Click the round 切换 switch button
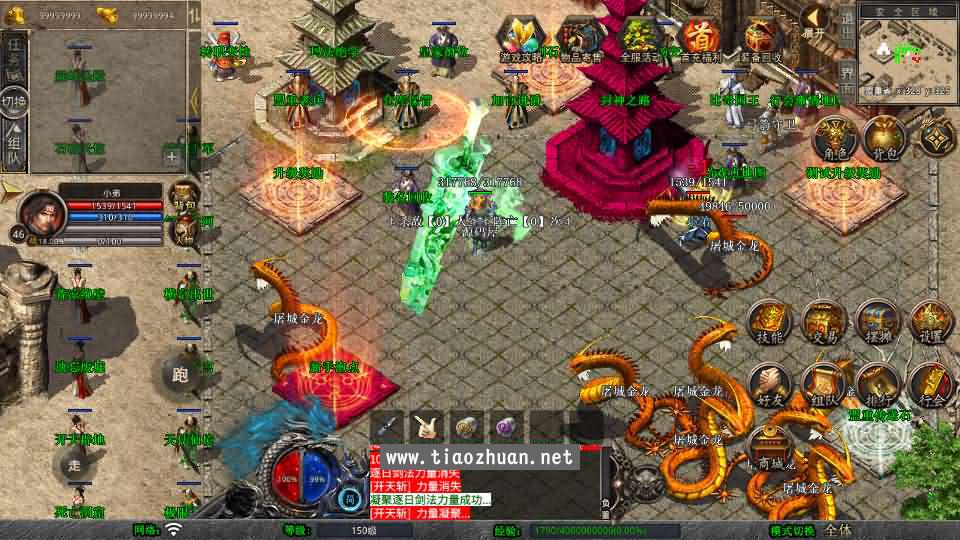 (15, 100)
